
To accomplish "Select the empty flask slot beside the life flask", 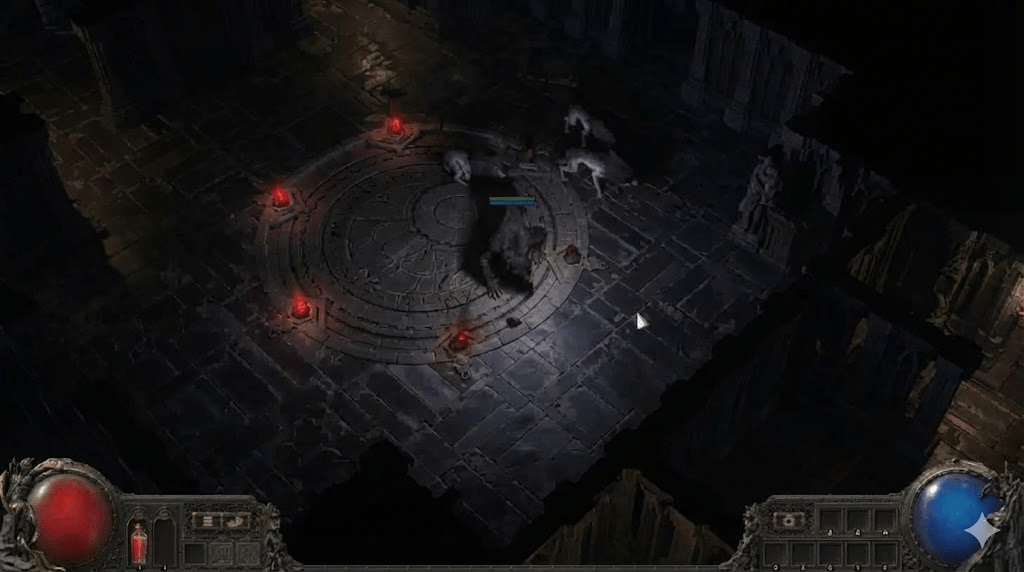I will tap(164, 543).
